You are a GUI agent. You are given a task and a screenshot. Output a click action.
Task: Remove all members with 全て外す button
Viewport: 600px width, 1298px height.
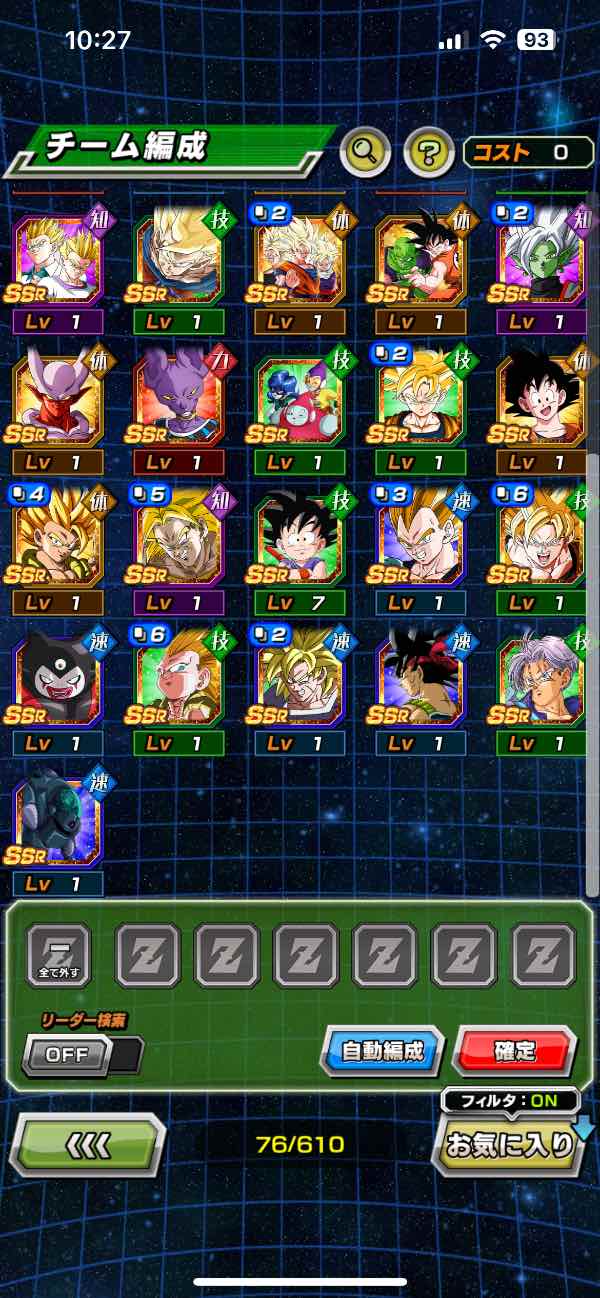(58, 956)
